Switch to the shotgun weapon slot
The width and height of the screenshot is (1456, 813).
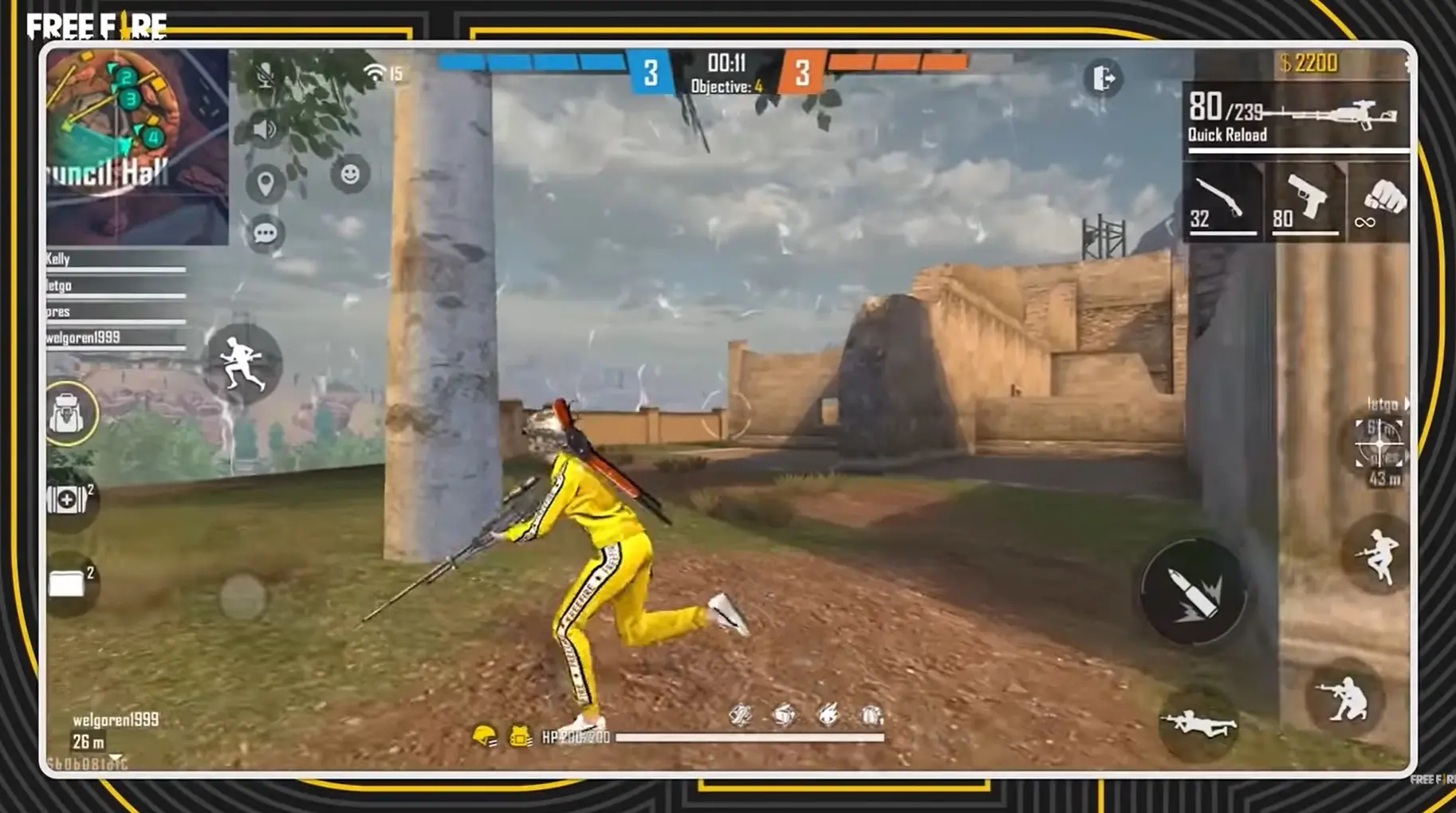tap(1224, 201)
